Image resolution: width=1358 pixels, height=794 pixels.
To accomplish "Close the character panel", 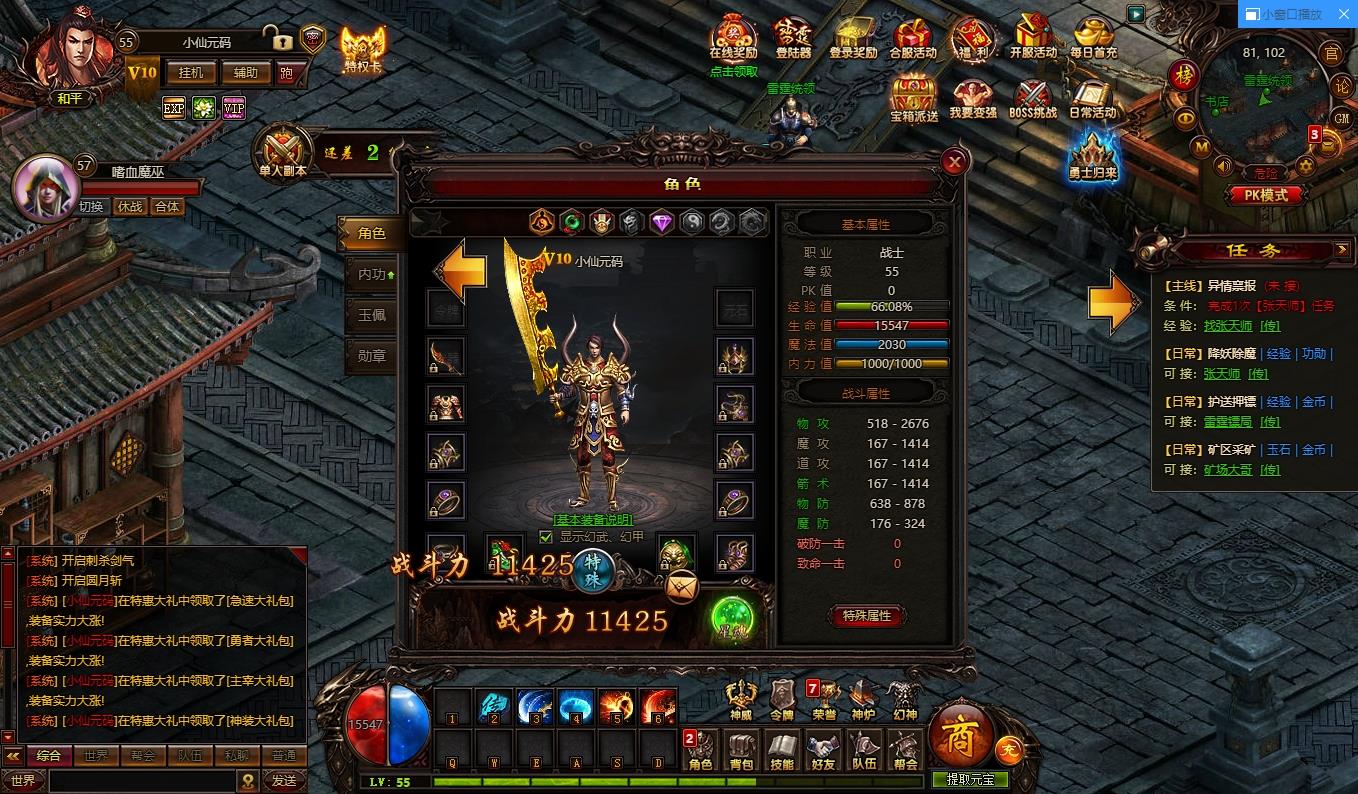I will [955, 162].
